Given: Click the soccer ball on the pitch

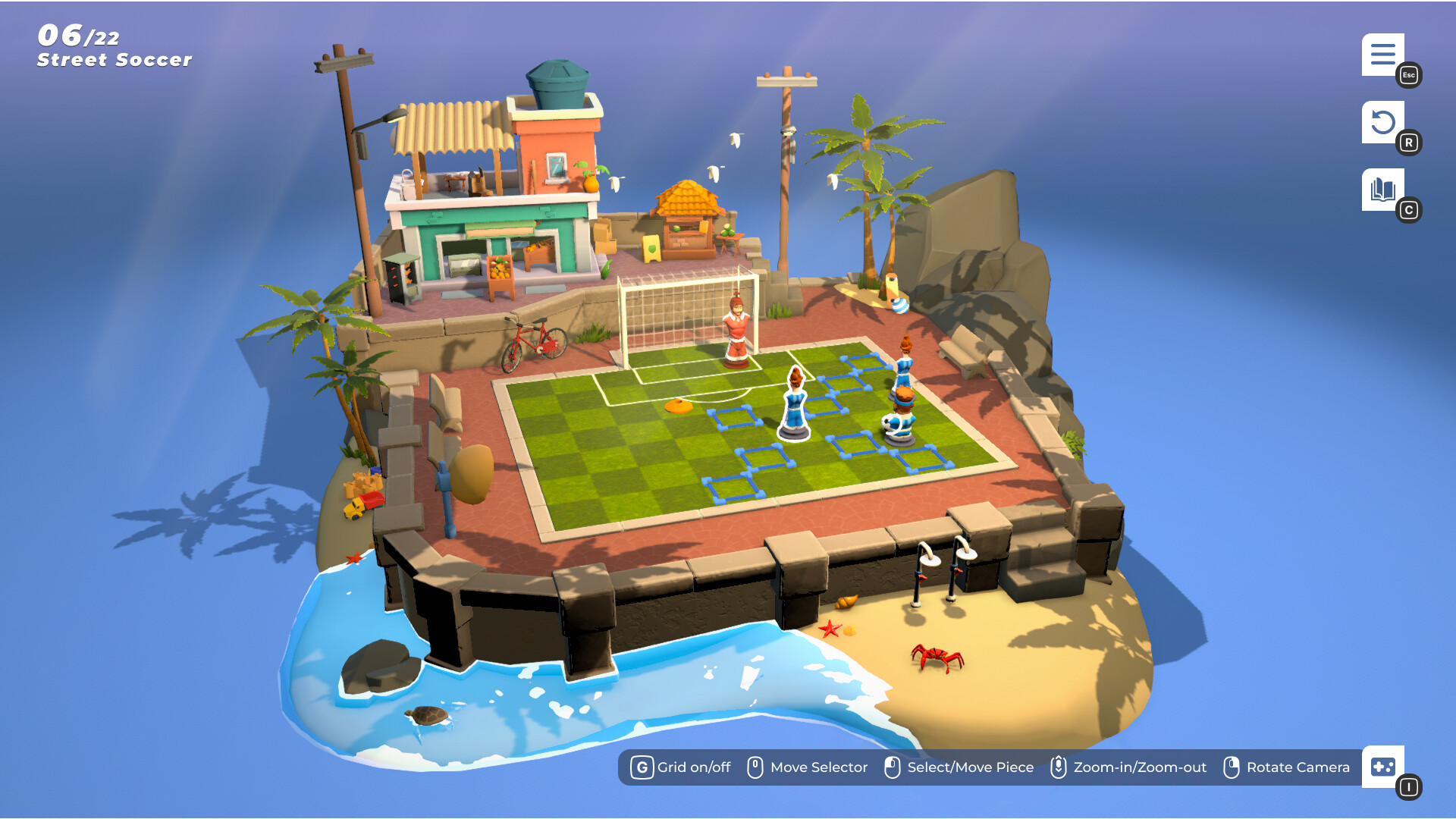Looking at the screenshot, I should (887, 425).
